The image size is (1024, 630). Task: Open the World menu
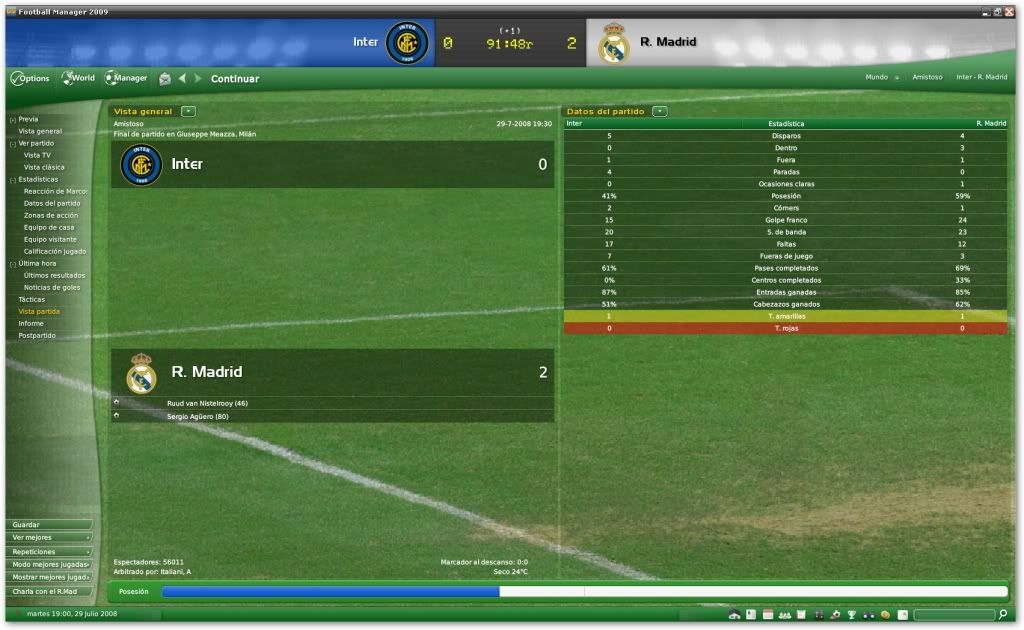coord(78,78)
